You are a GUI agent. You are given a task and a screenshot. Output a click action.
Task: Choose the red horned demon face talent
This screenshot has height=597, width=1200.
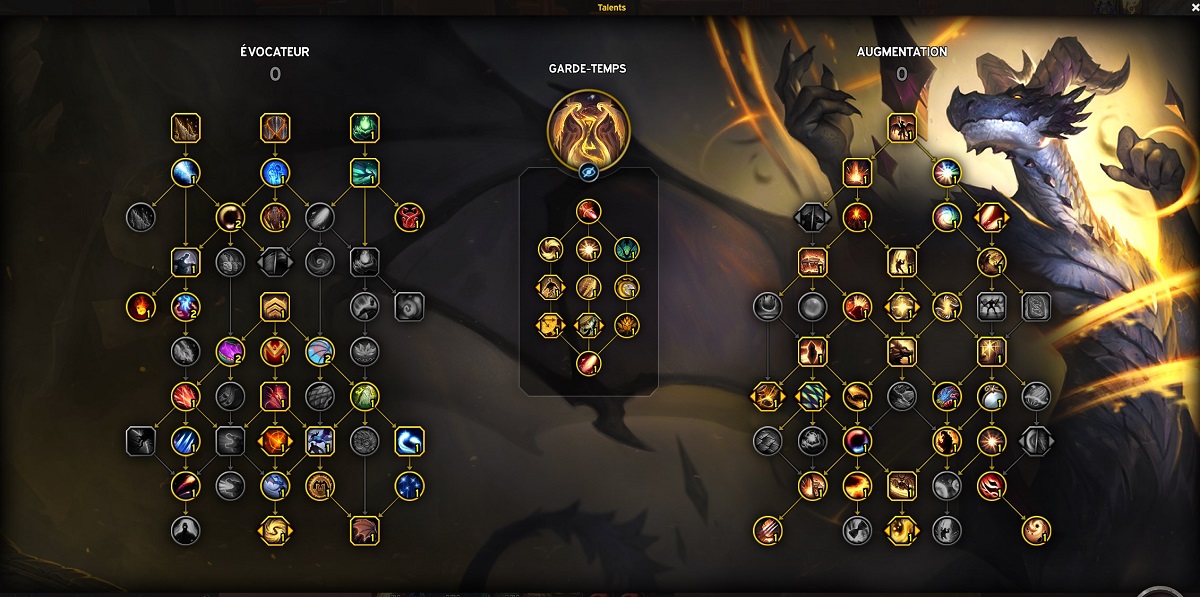click(x=409, y=216)
